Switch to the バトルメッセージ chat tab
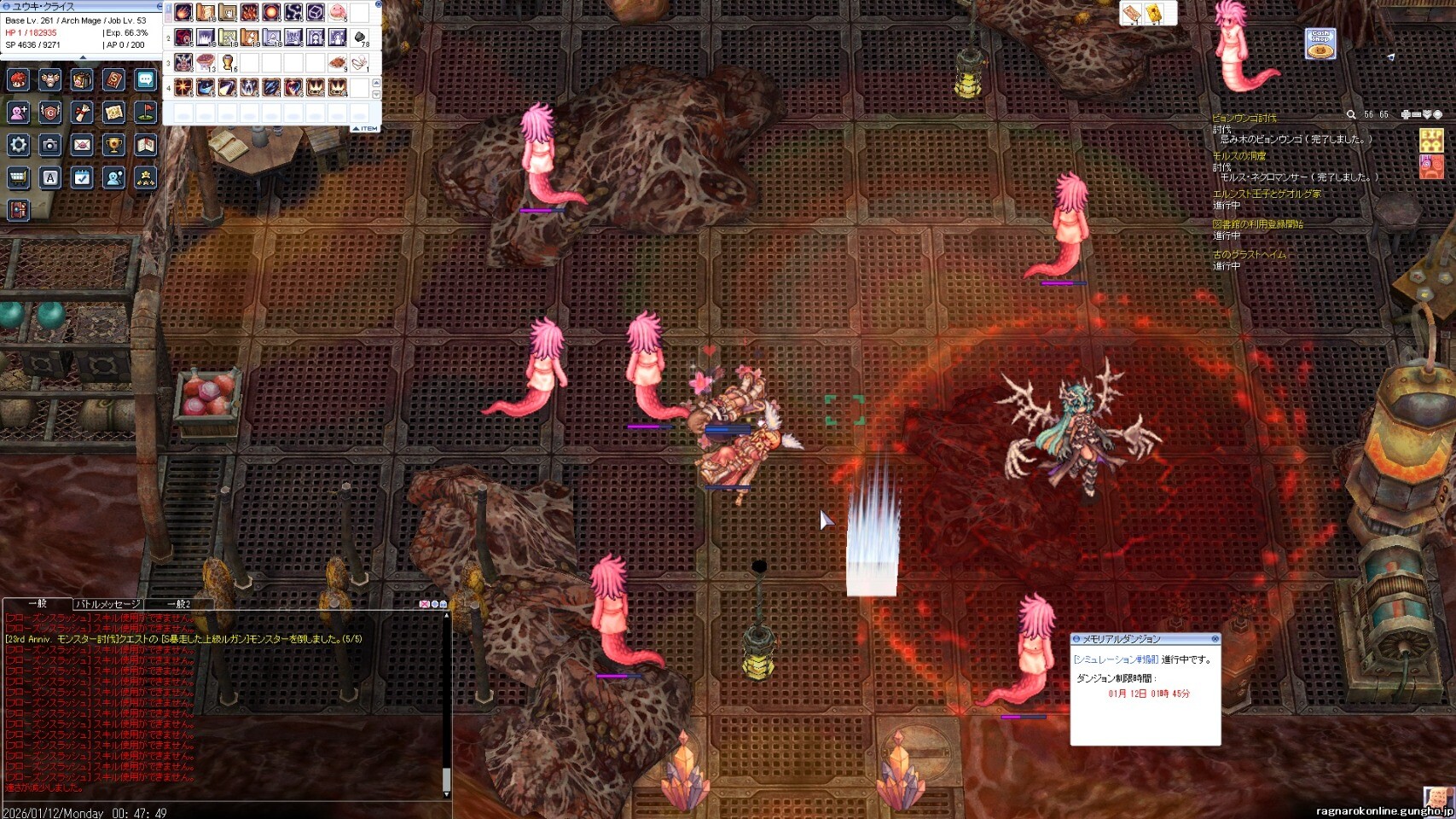This screenshot has height=819, width=1456. click(x=107, y=604)
